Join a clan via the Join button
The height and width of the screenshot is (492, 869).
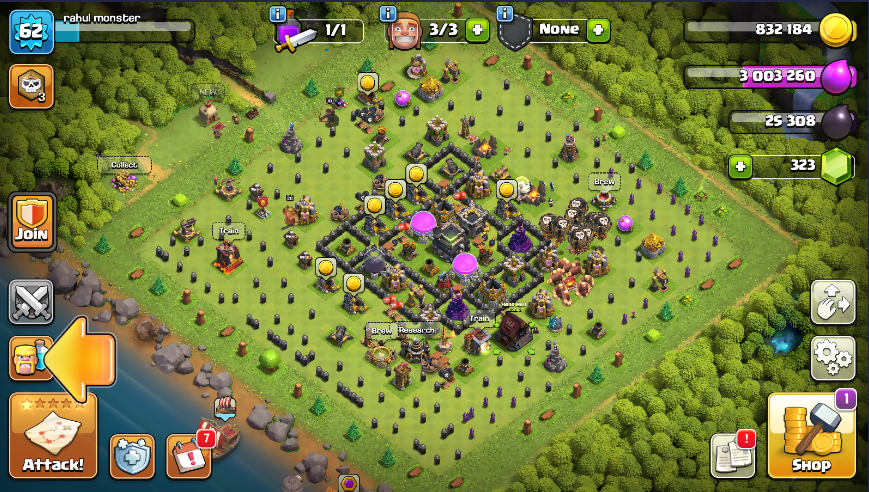point(31,221)
